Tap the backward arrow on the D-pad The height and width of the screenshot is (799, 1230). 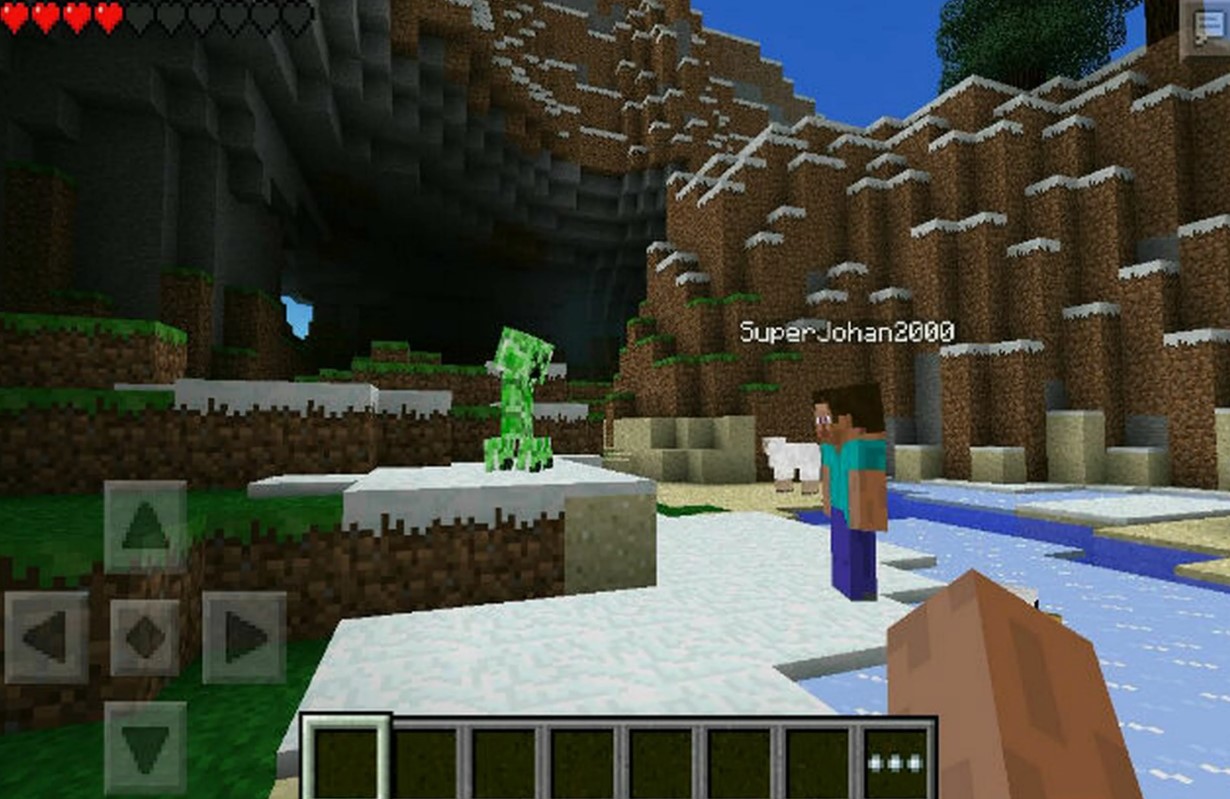tap(145, 747)
